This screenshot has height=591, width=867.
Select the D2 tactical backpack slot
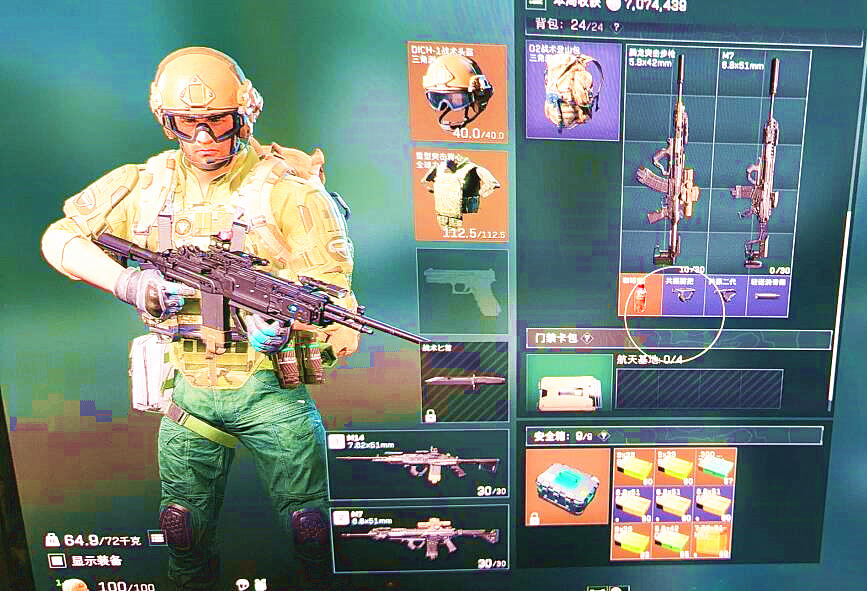click(573, 90)
